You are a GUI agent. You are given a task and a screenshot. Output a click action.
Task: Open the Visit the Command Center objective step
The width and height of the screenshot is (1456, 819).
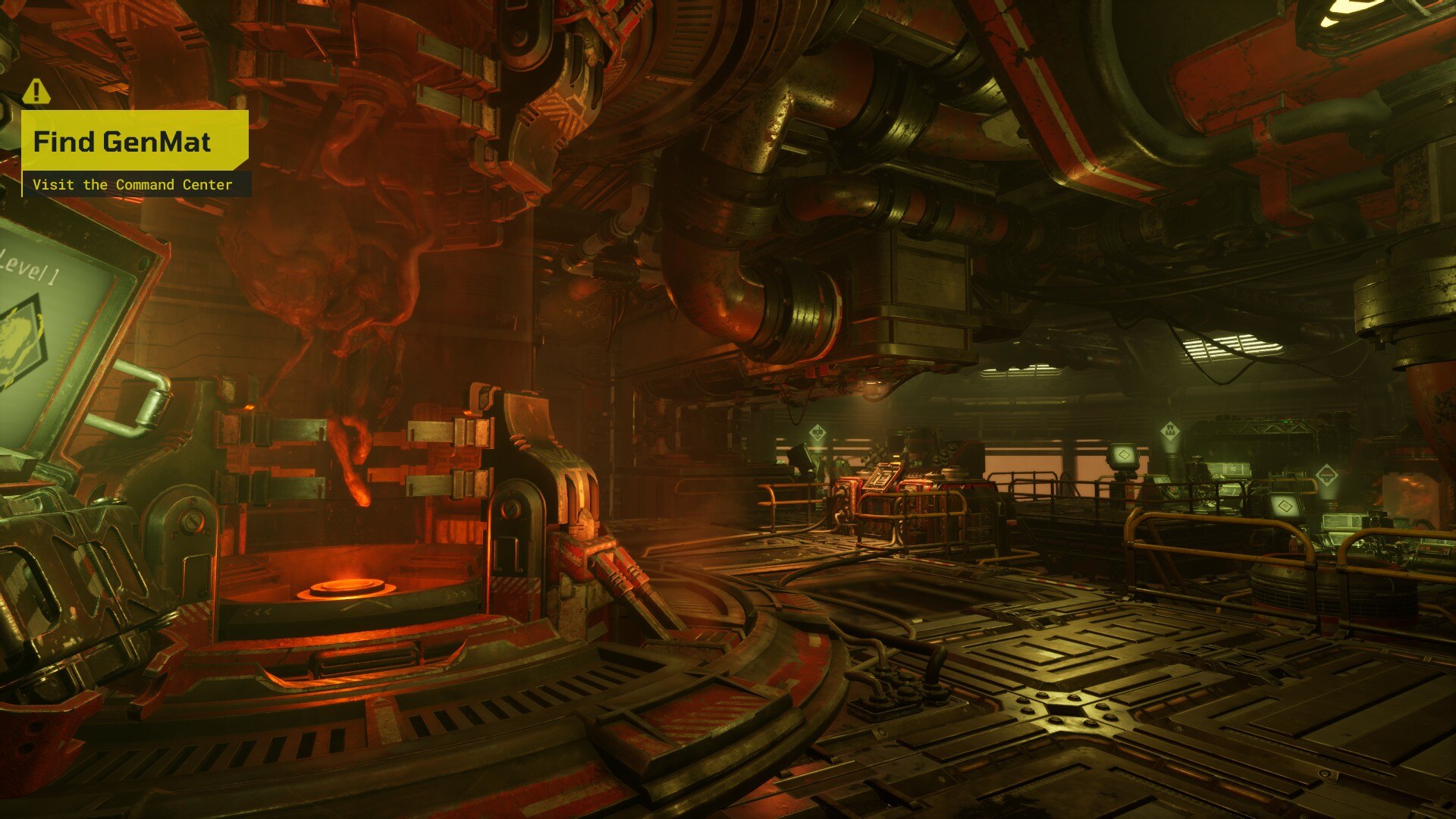coord(133,184)
